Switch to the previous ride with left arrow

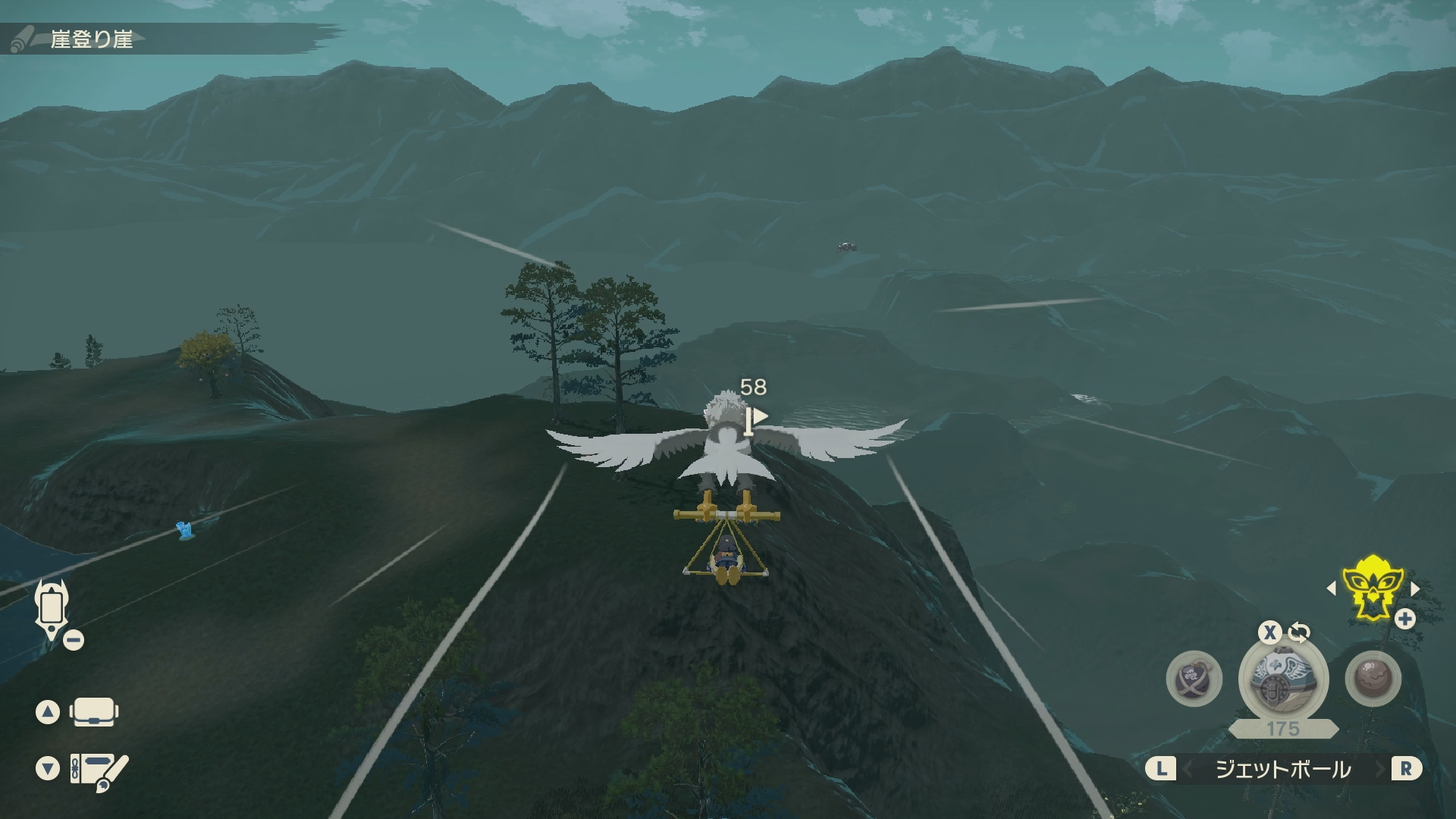tap(1332, 588)
